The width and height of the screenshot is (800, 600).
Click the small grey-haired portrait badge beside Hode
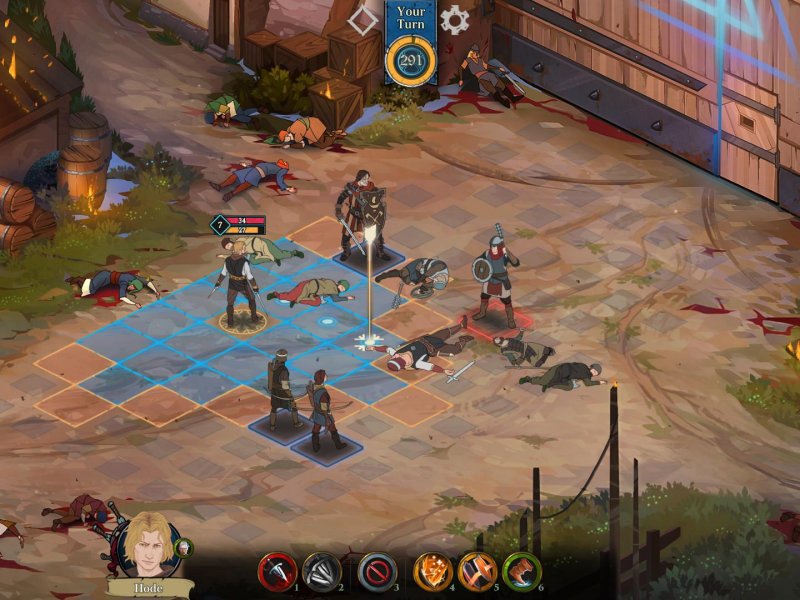click(x=184, y=547)
